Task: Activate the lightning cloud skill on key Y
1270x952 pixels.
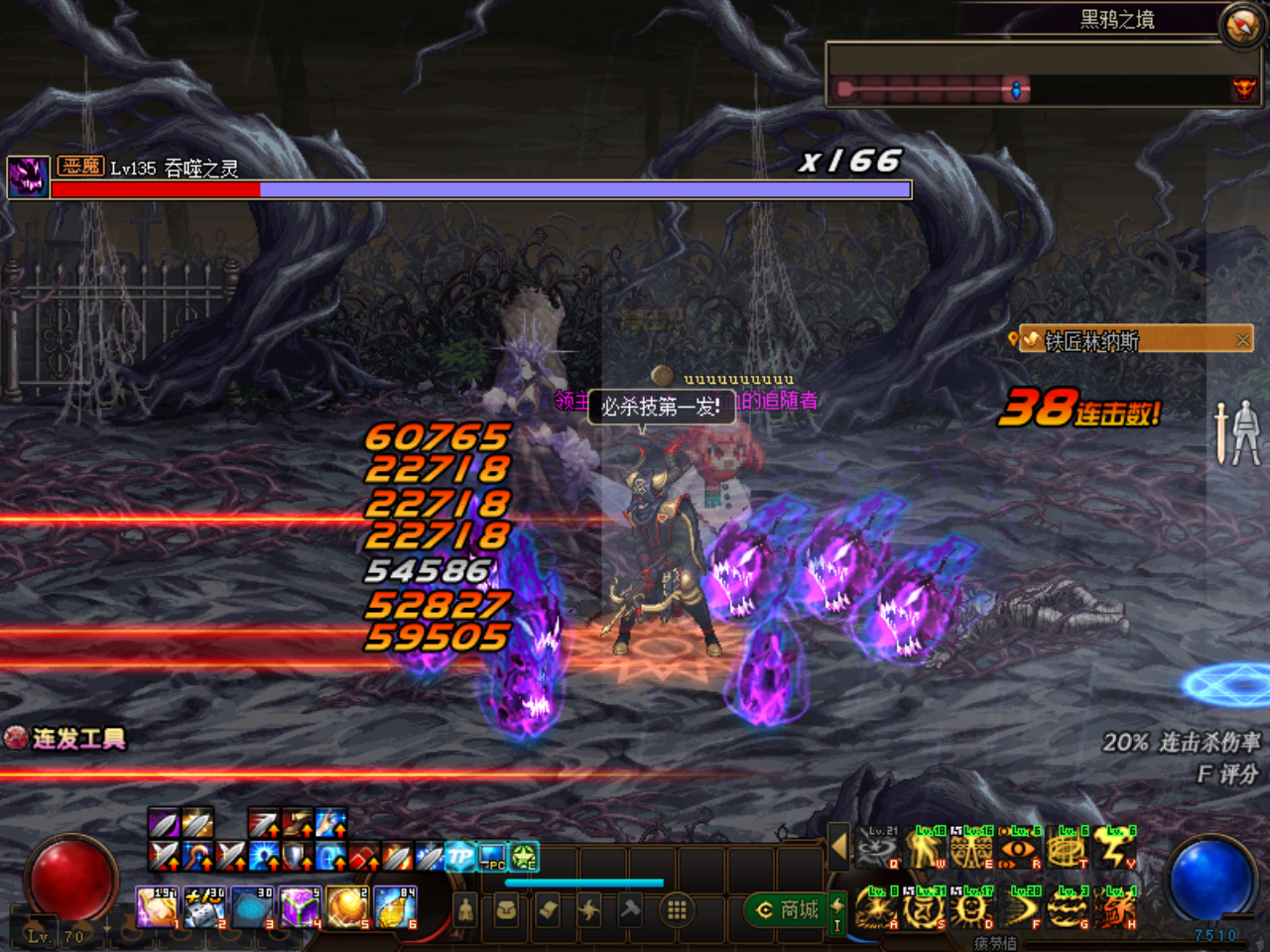Action: pos(1116,851)
